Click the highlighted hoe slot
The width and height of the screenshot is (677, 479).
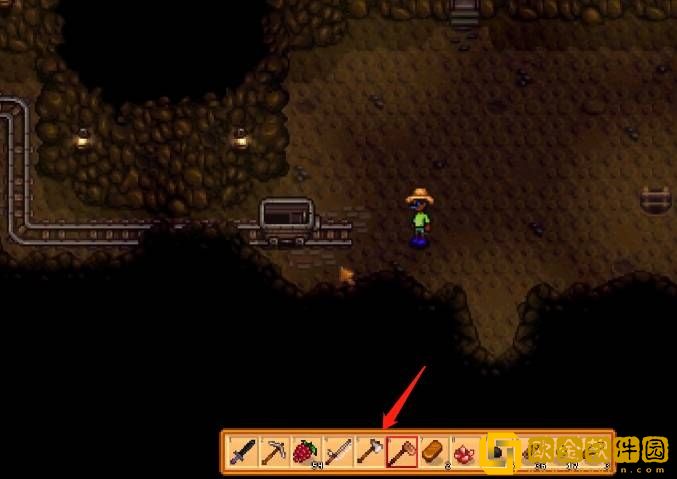pos(400,453)
